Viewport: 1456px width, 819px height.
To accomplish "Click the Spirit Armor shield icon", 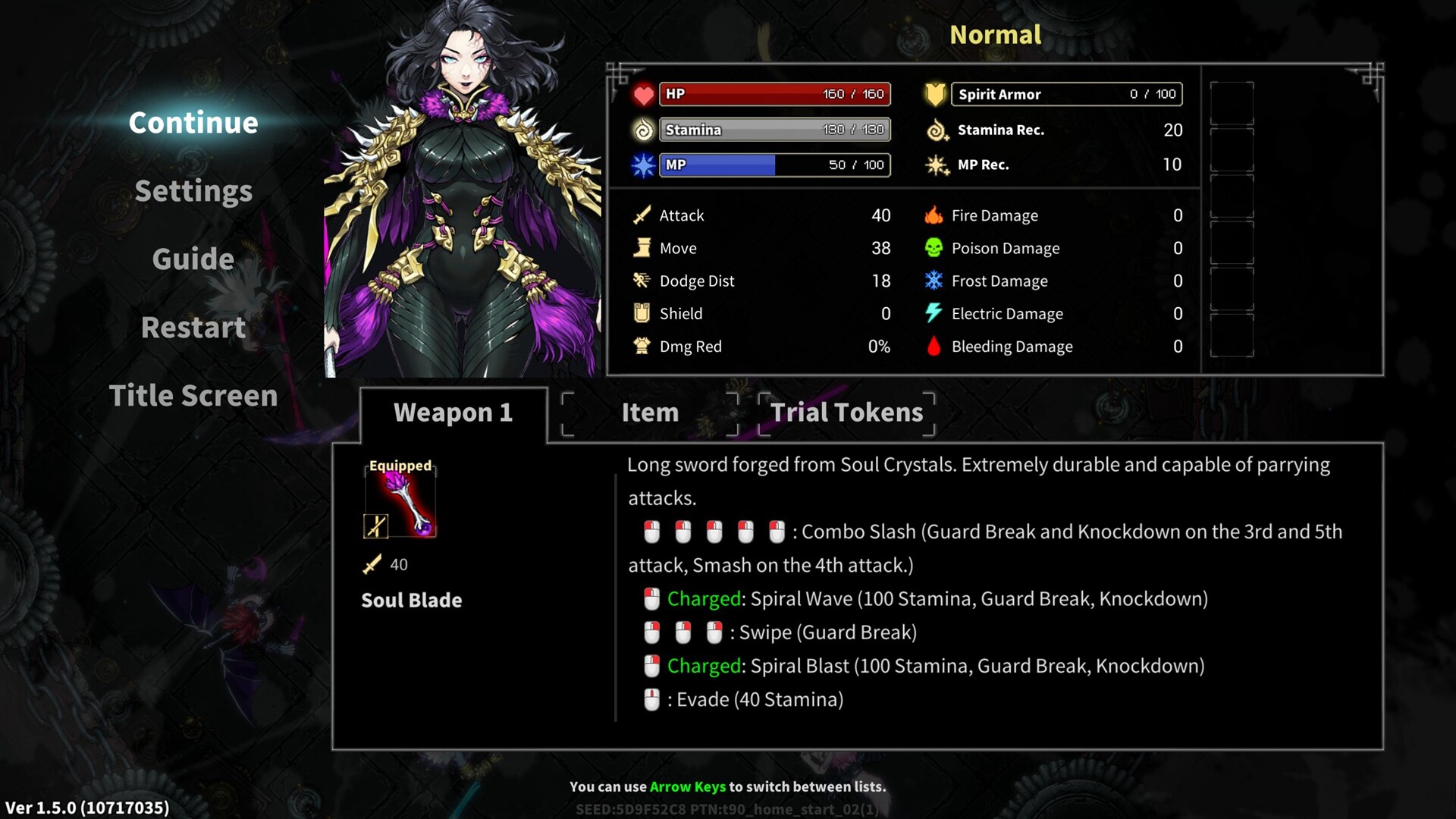I will pos(934,94).
